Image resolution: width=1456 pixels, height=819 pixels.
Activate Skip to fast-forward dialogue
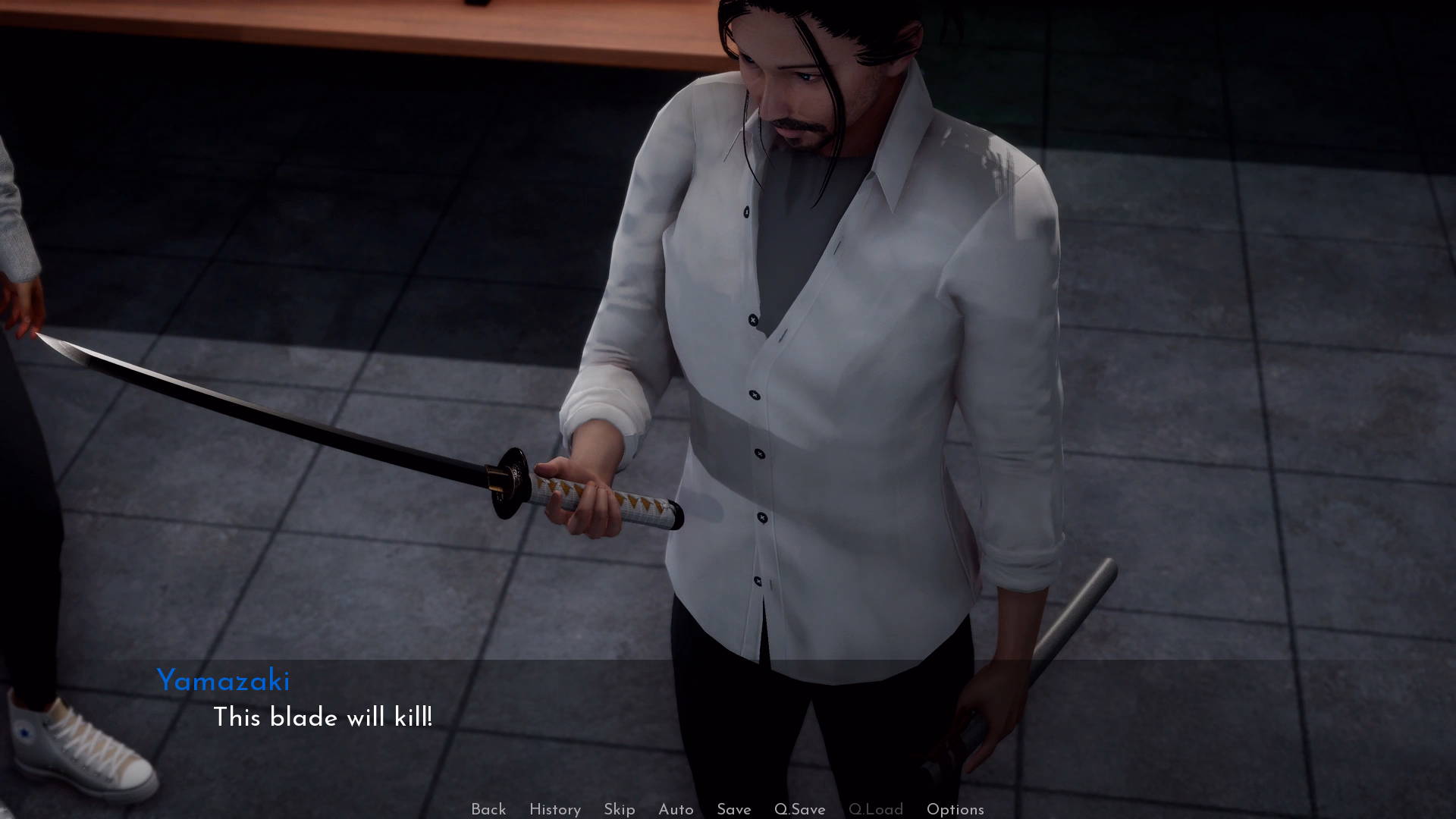(x=619, y=809)
